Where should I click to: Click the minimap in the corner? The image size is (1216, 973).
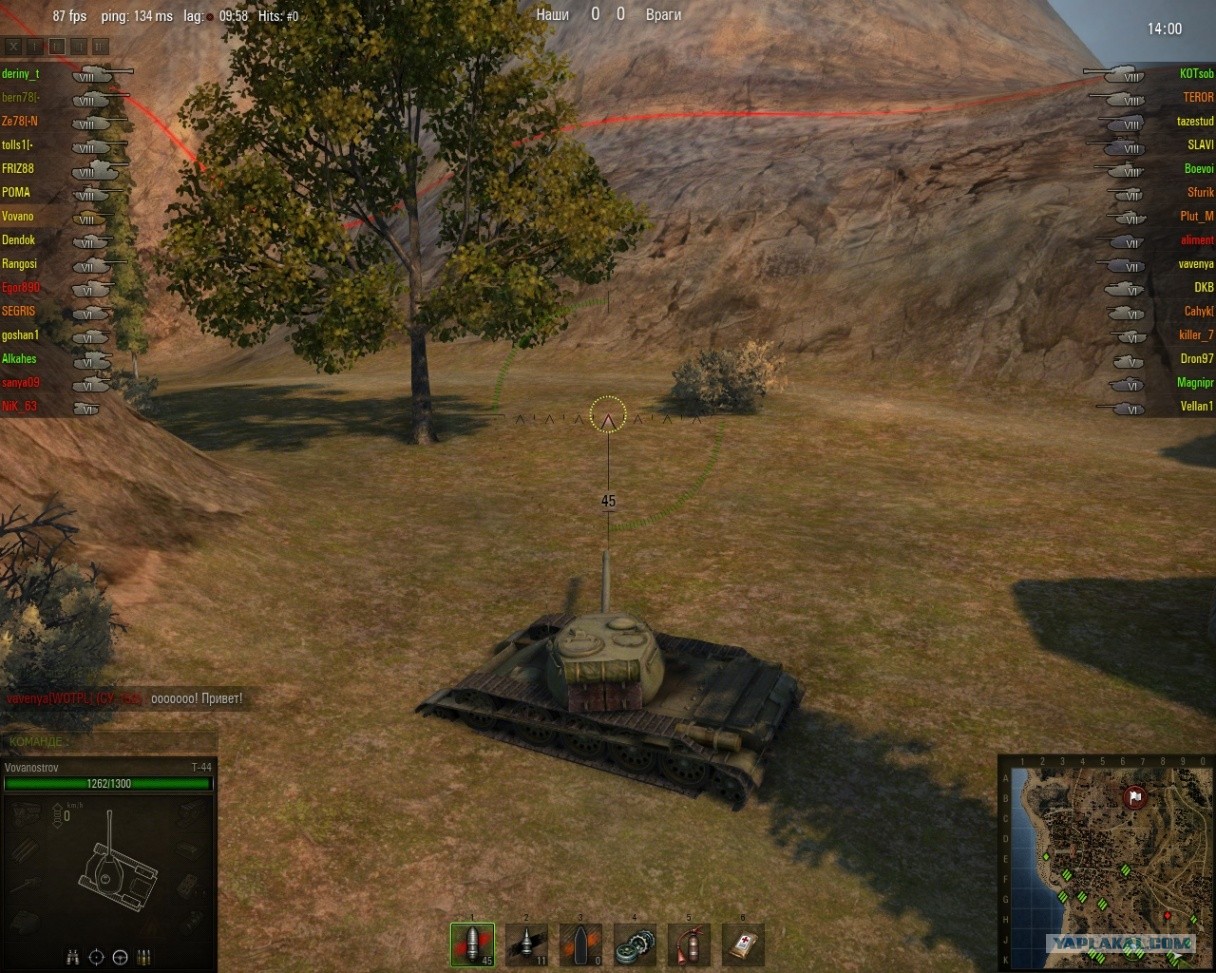coord(1106,862)
